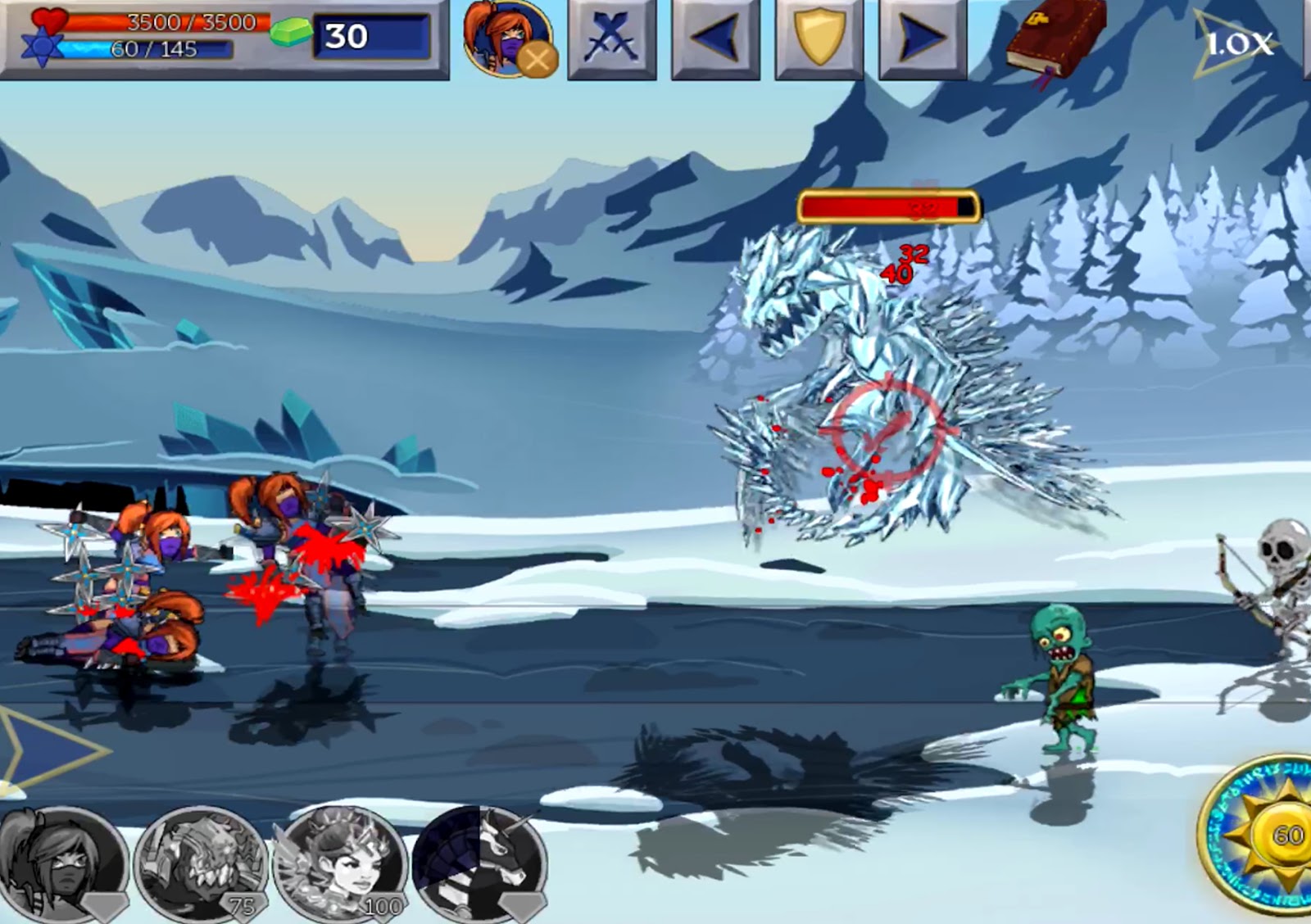
Task: Summon the armored beast unit costing 75
Action: [x=201, y=864]
